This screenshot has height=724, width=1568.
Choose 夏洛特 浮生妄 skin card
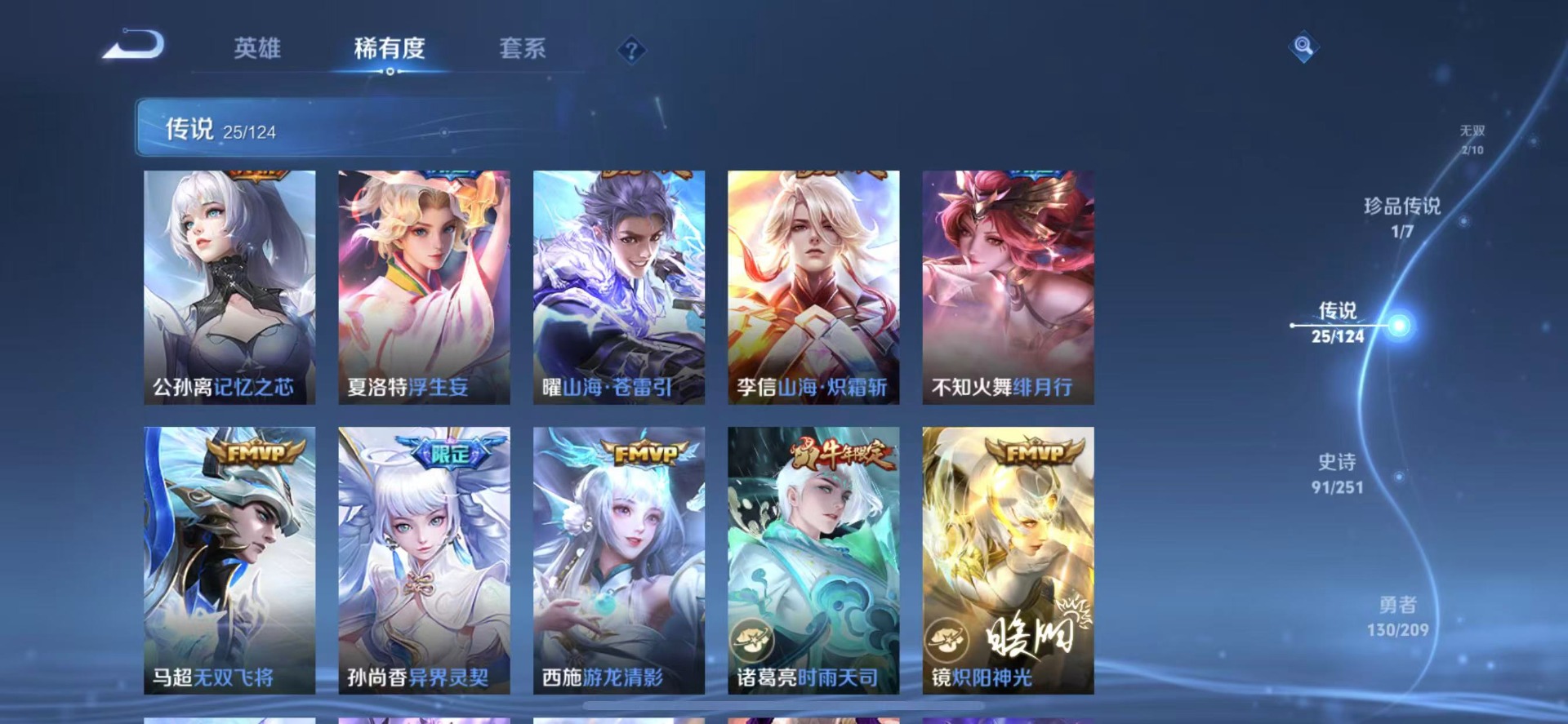[x=424, y=287]
